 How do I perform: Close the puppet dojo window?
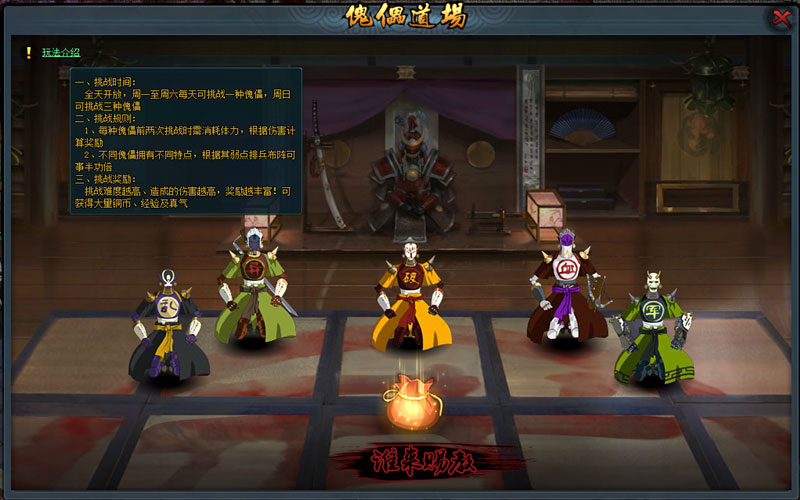tap(781, 18)
